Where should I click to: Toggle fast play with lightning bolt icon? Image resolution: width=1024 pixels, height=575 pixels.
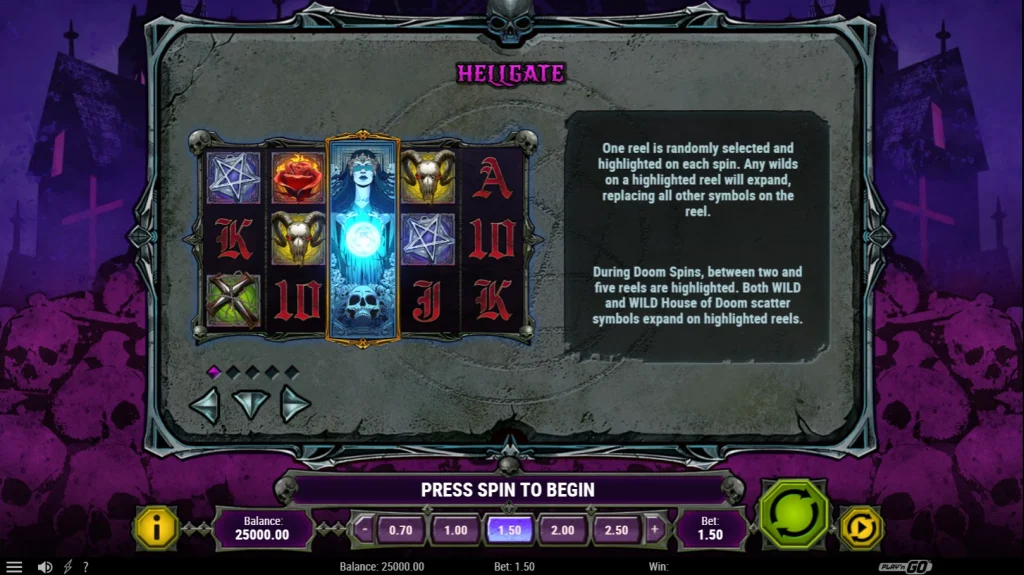pyautogui.click(x=67, y=567)
